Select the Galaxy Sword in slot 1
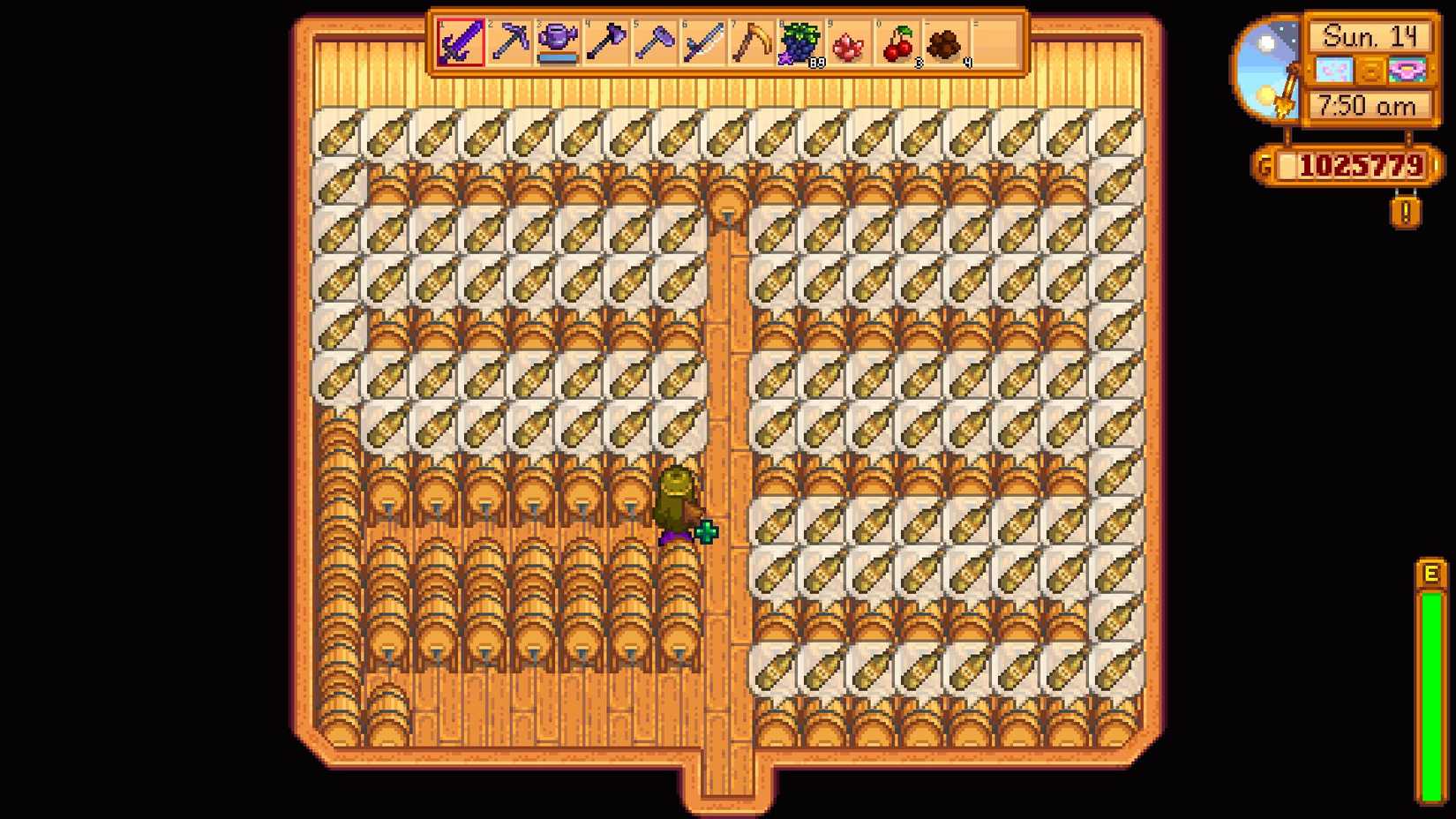 [460, 41]
